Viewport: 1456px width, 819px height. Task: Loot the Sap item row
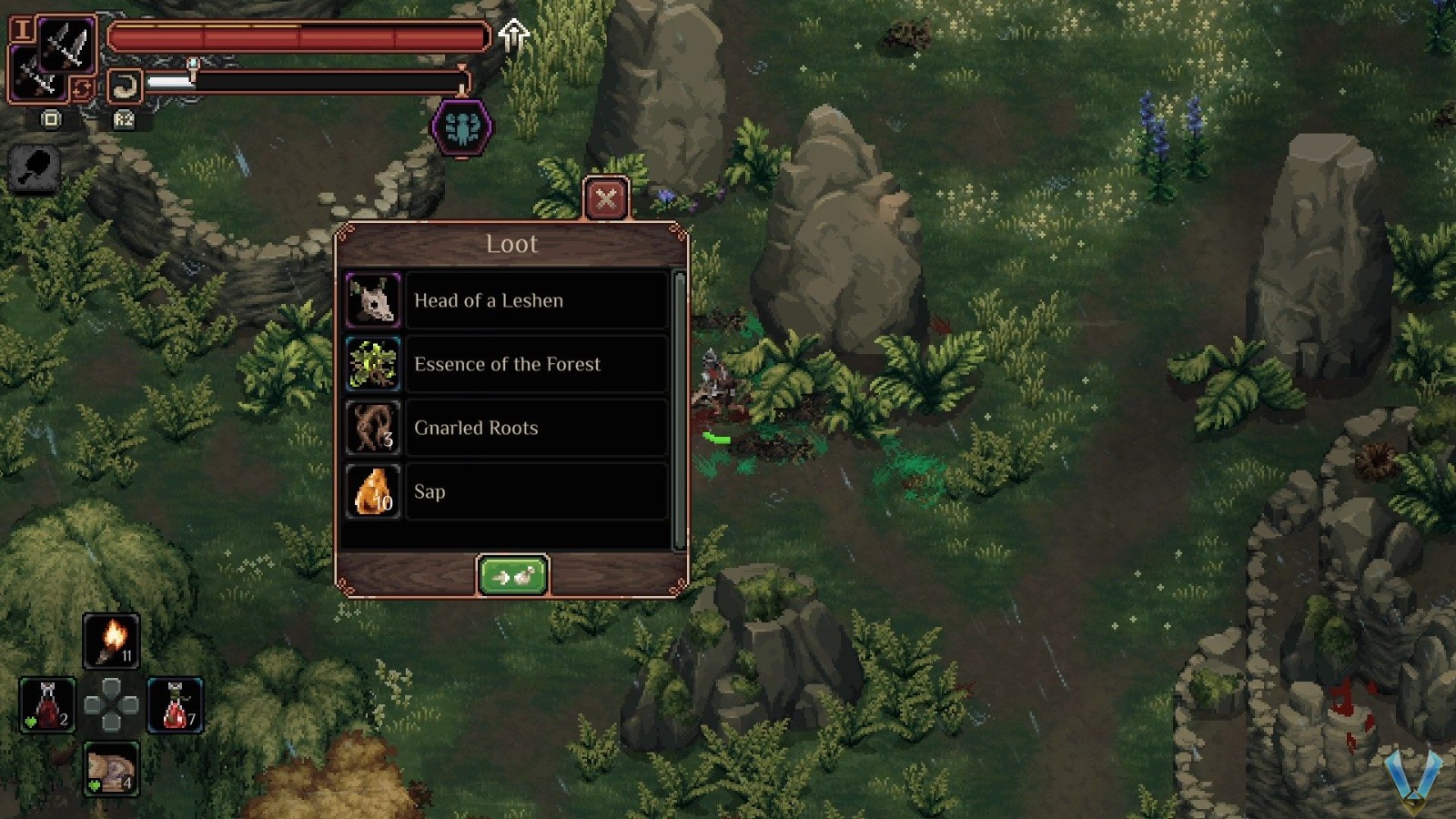point(507,491)
